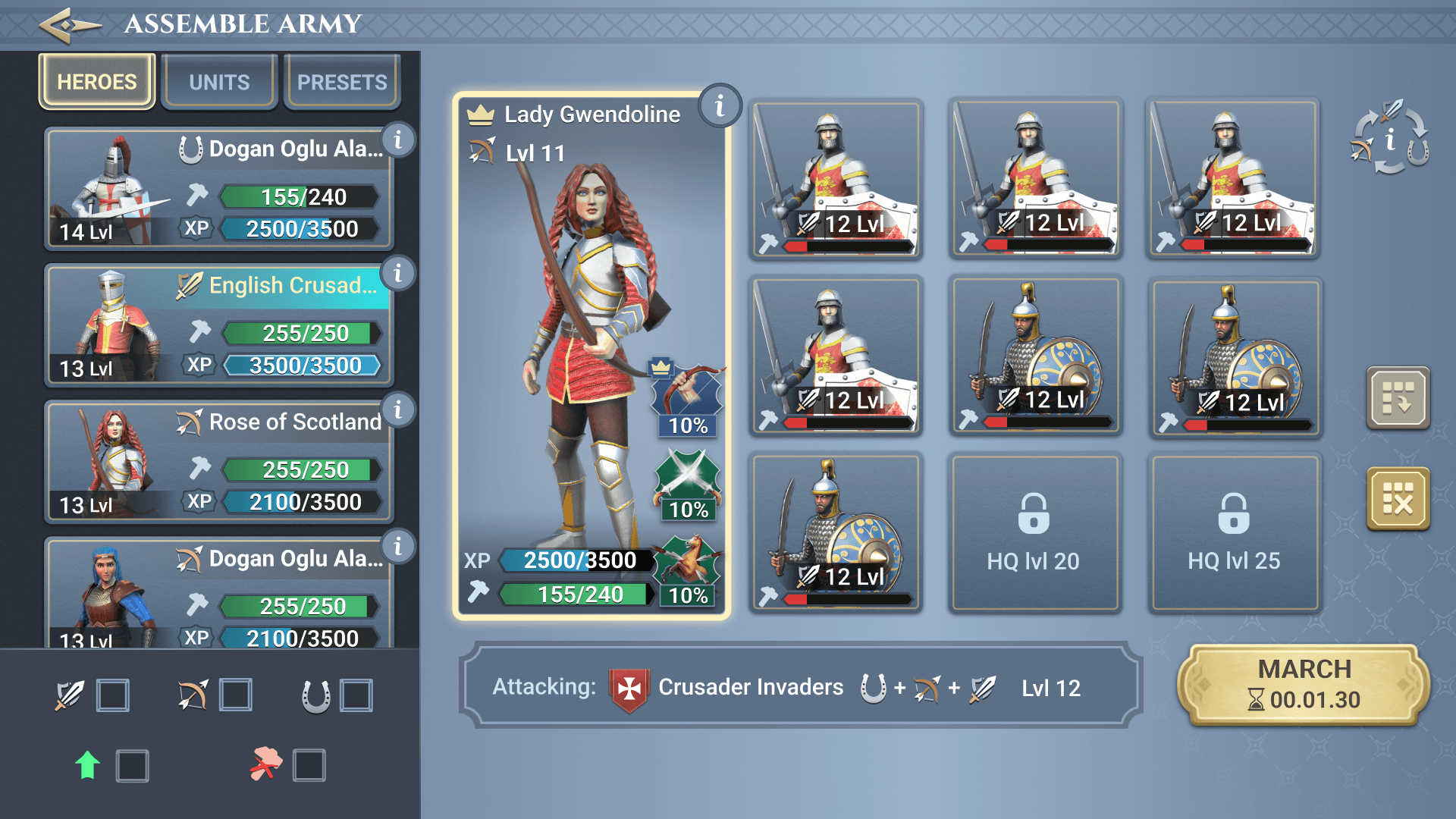This screenshot has width=1456, height=819.
Task: View info for Dogan Oglu Ala level 14
Action: 398,140
